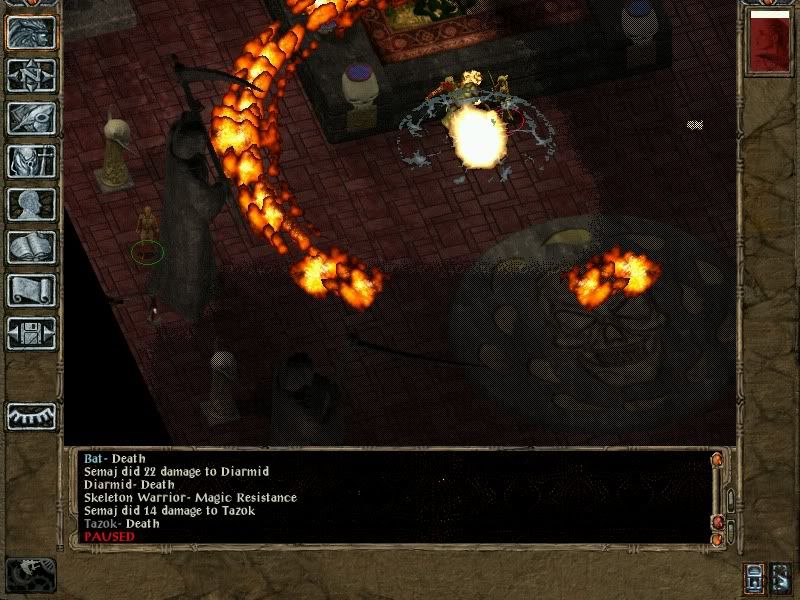Rest the party with the closed-eye button

pos(31,415)
